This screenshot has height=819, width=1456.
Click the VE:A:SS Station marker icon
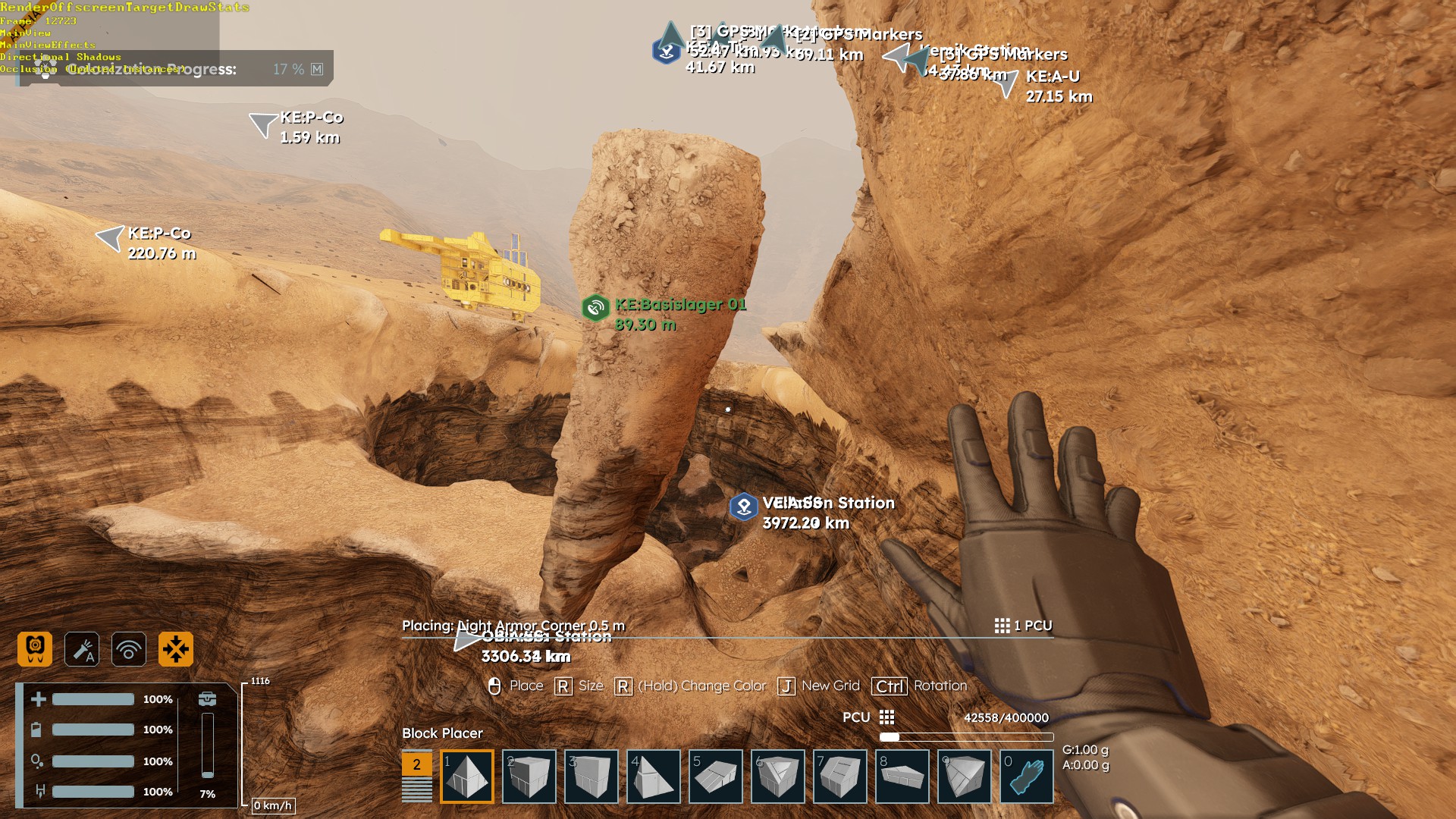click(744, 507)
